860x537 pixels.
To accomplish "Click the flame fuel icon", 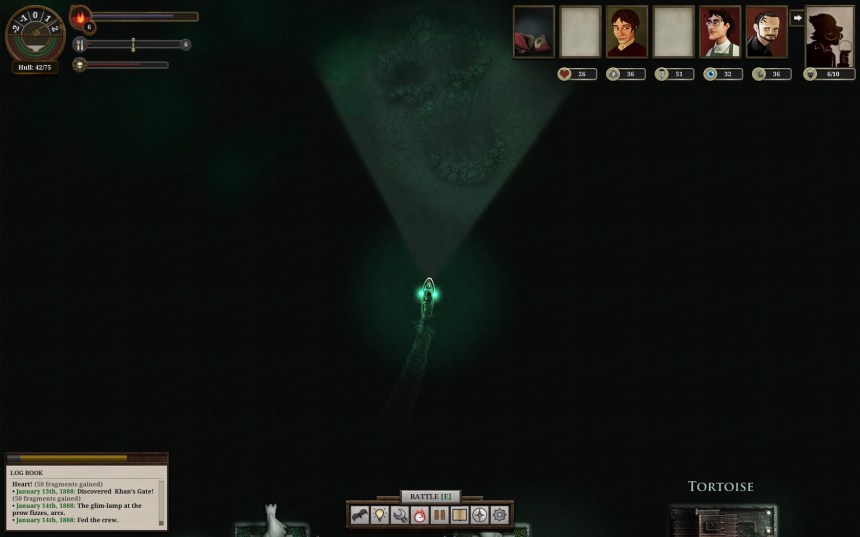I will [x=80, y=17].
